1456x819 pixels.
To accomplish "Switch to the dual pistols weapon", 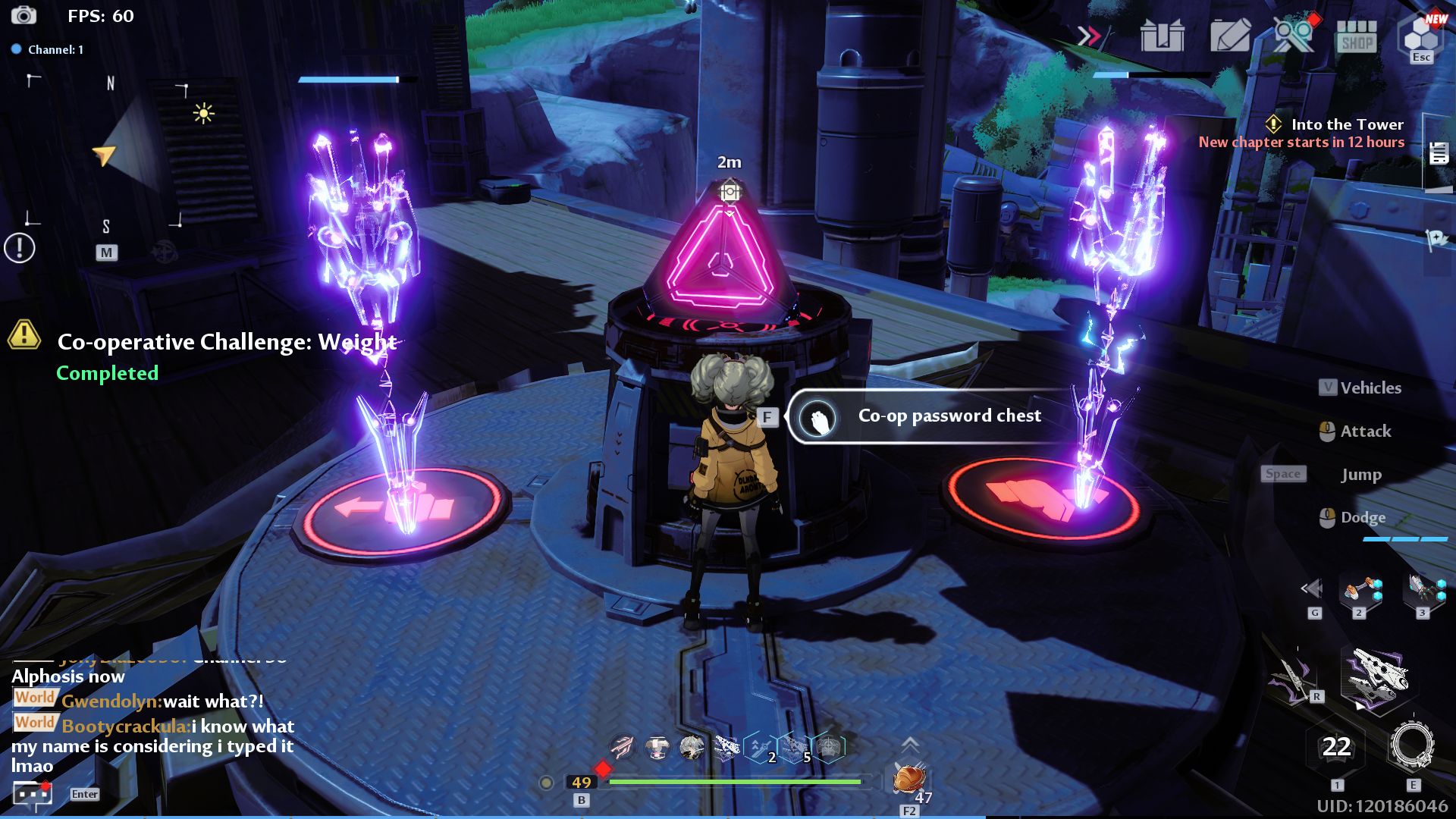I will (1376, 679).
